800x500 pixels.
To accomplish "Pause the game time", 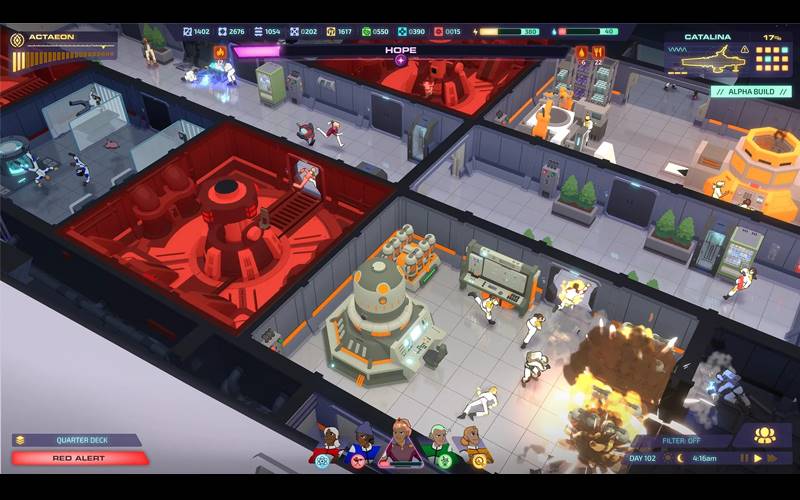I will 743,459.
